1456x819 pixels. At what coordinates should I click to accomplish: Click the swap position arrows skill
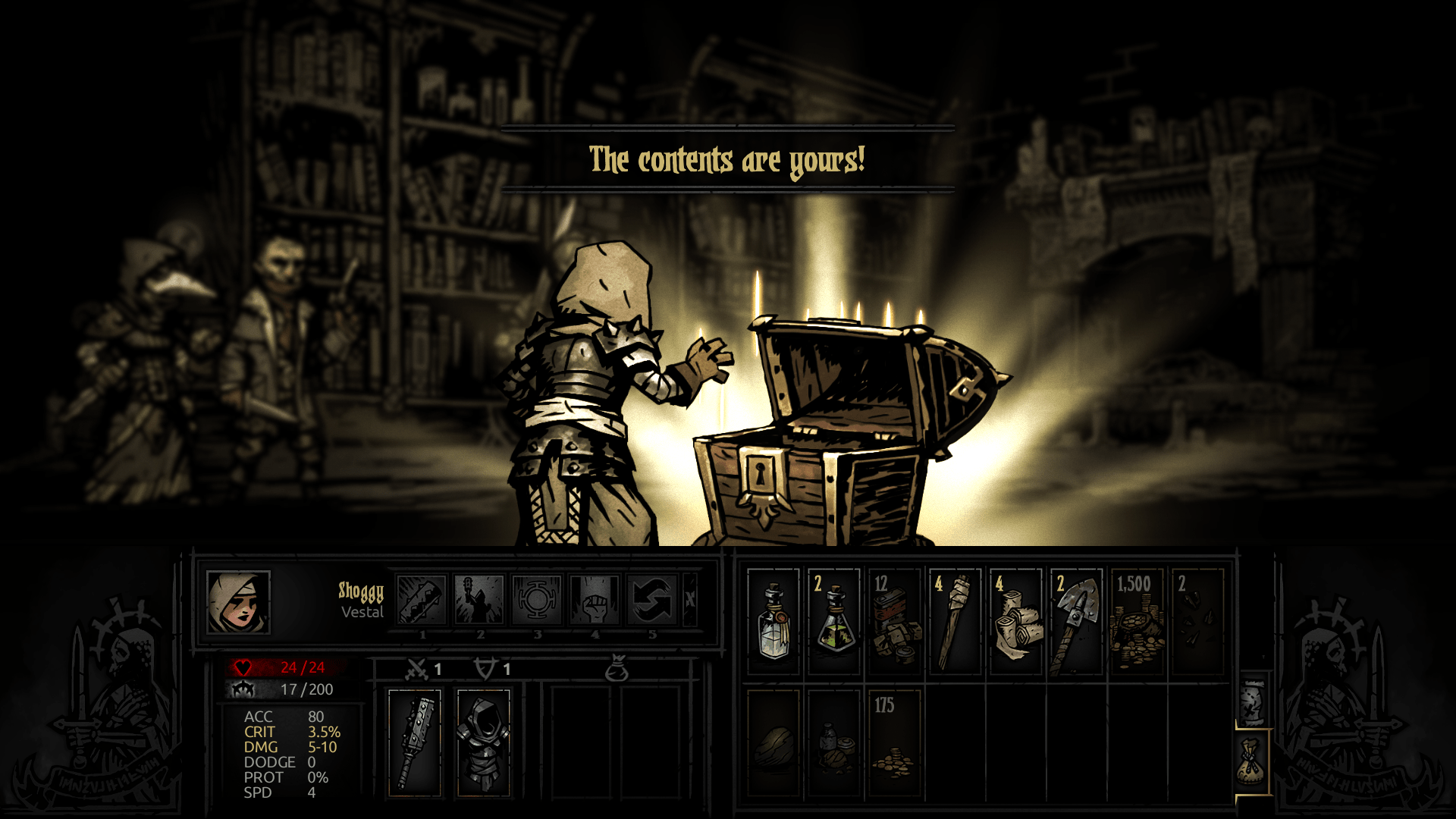click(x=652, y=600)
